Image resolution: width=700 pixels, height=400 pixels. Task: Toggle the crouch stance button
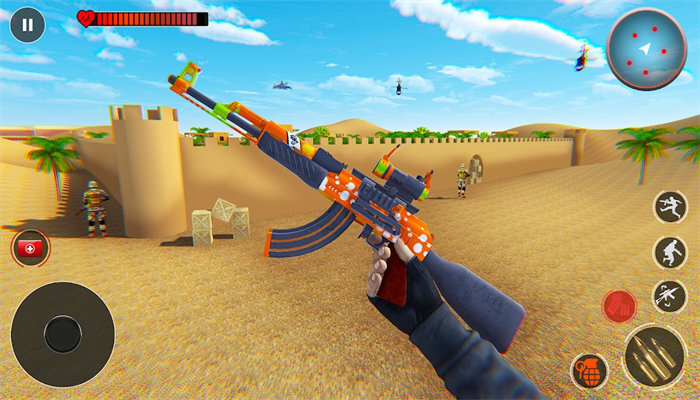[670, 252]
